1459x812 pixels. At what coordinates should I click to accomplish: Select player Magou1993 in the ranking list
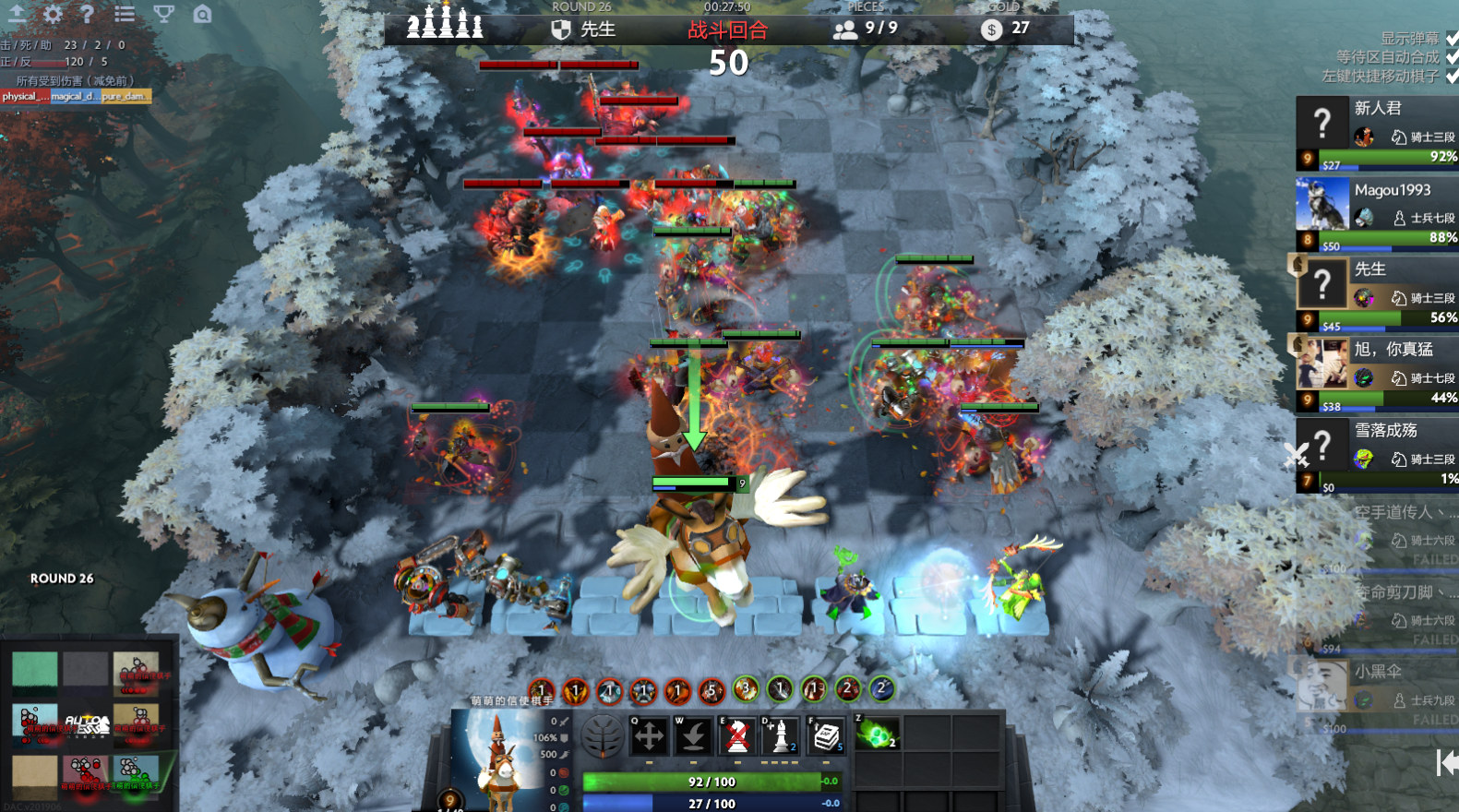coord(1392,190)
